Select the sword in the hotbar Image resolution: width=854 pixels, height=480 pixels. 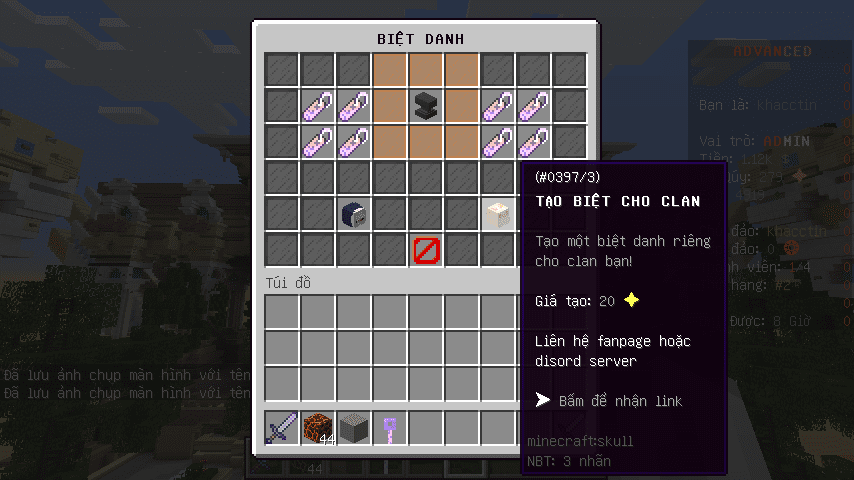[x=283, y=428]
